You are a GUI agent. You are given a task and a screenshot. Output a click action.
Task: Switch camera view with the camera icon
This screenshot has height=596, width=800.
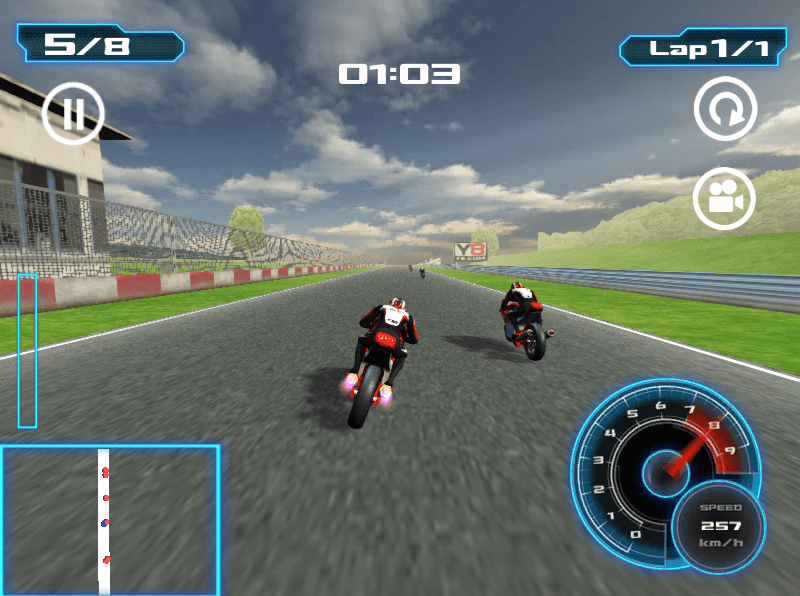724,198
